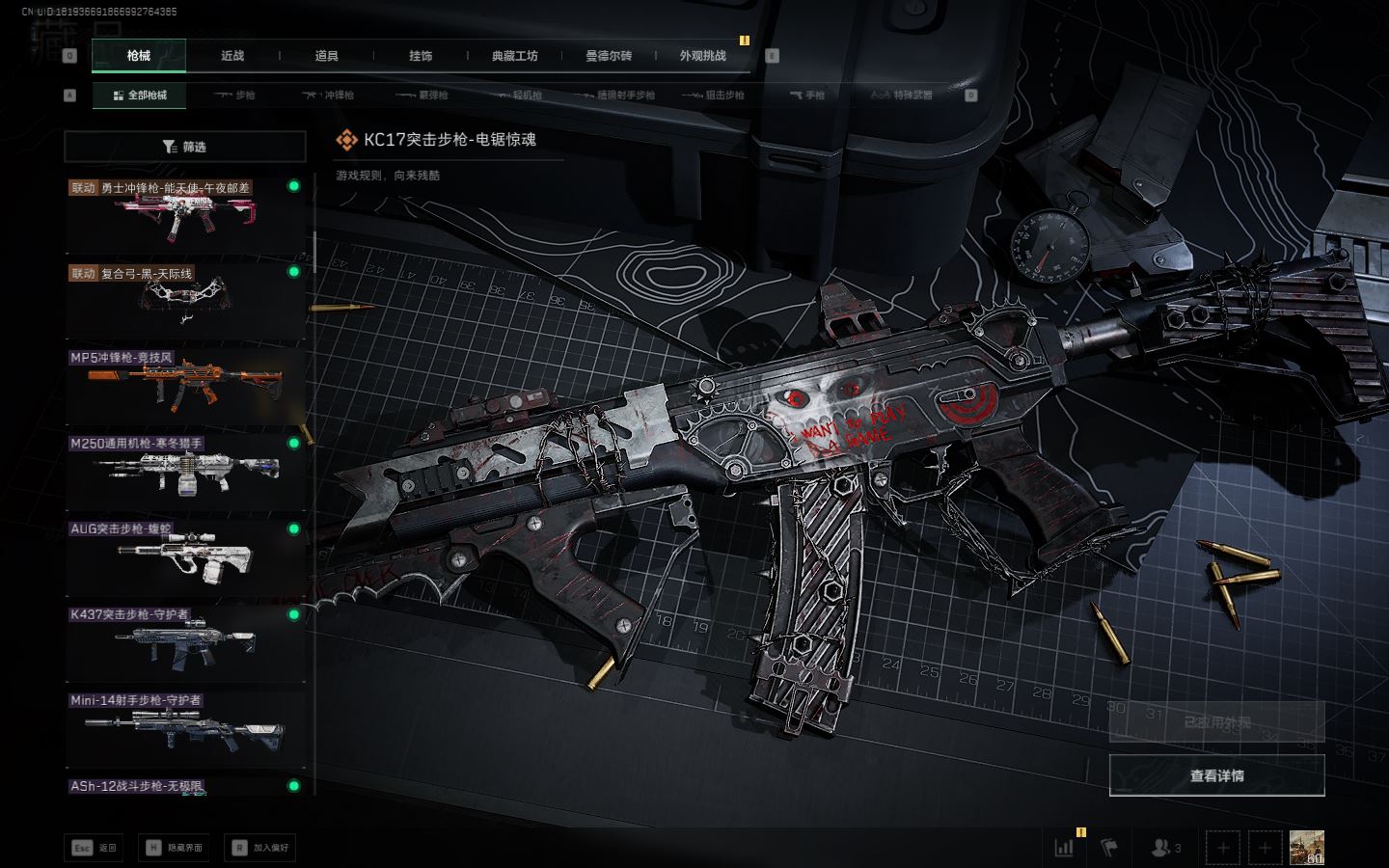Choose the 复合弓 天际线 bow skin
1389x868 pixels.
(184, 300)
